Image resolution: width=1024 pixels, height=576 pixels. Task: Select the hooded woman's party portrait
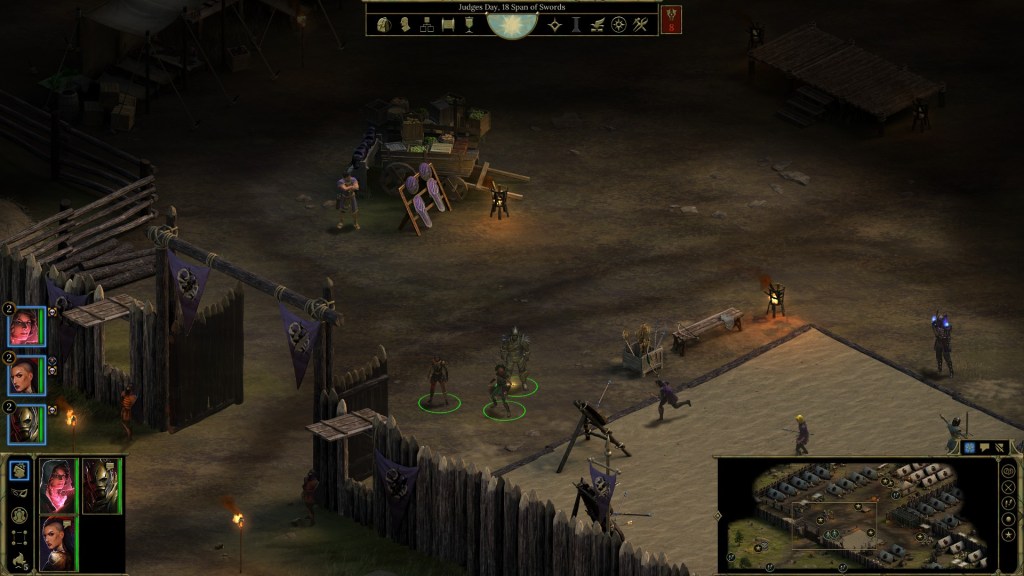point(58,485)
